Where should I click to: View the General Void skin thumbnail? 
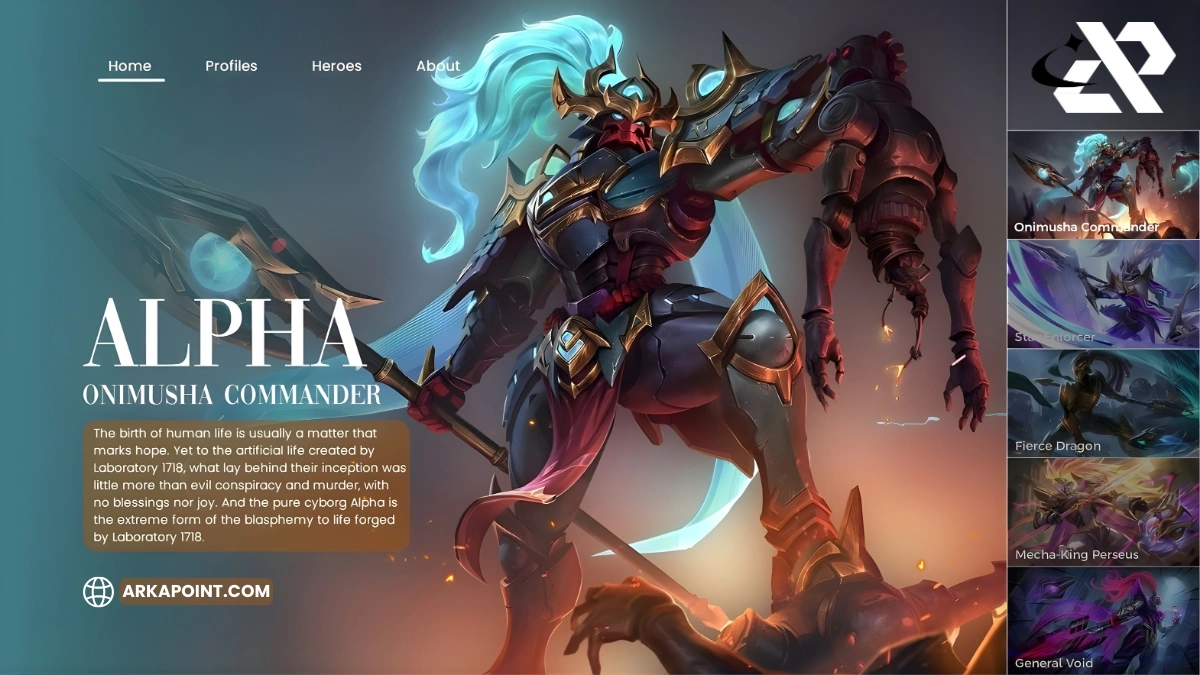click(1102, 620)
